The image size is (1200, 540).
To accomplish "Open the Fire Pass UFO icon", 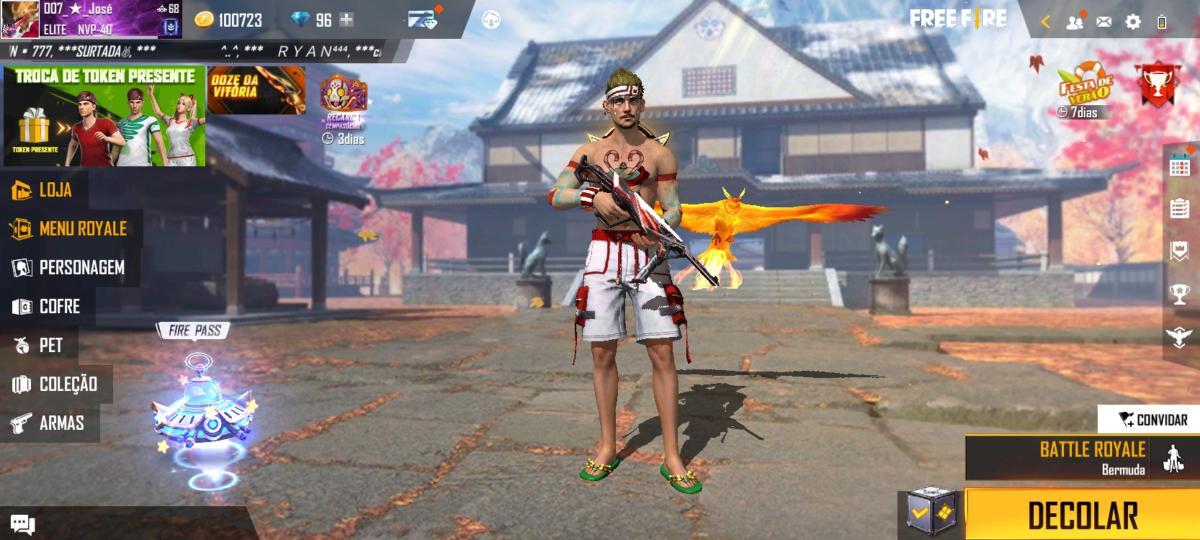I will point(200,408).
